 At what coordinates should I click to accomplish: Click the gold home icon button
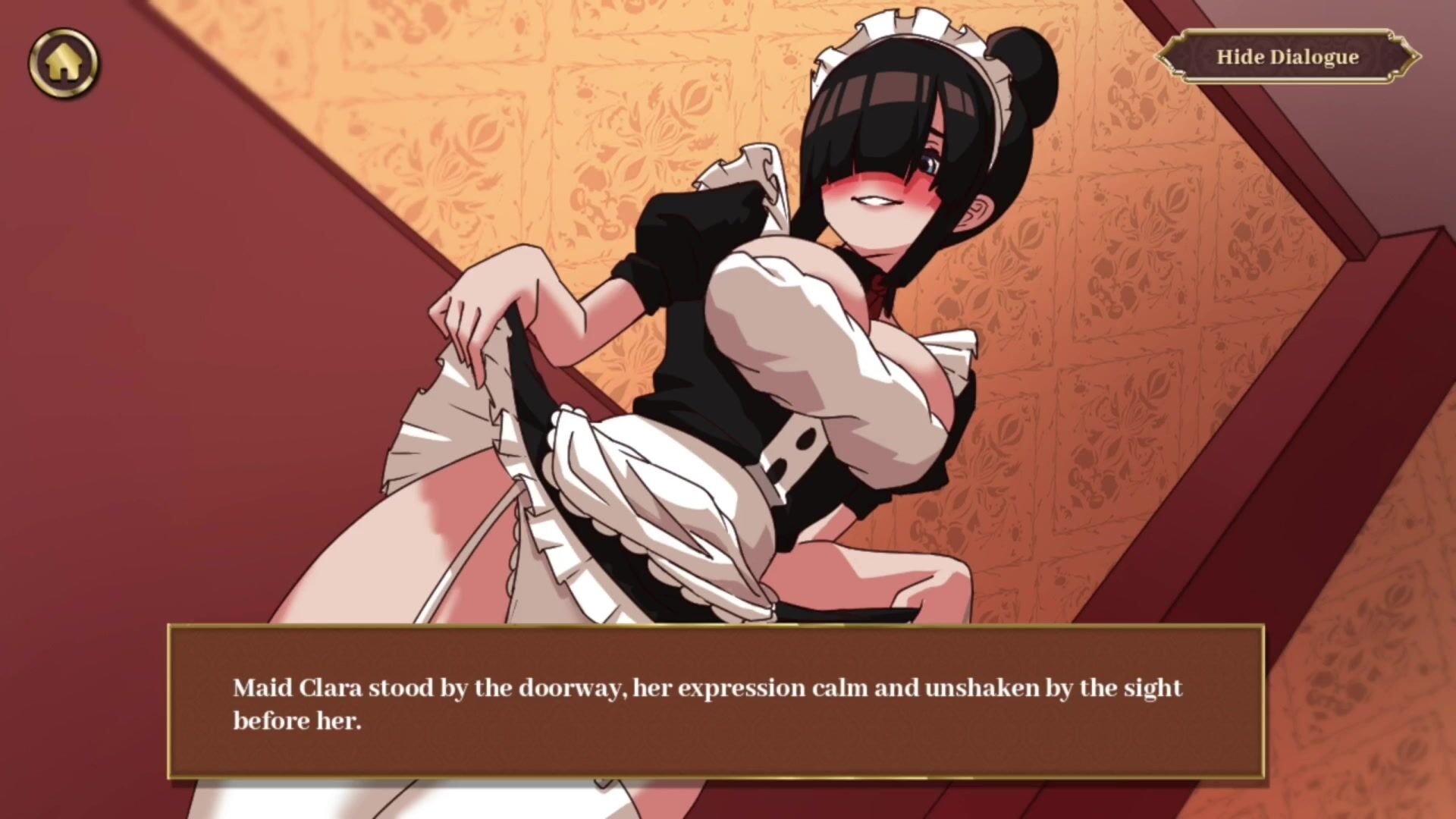[x=64, y=64]
